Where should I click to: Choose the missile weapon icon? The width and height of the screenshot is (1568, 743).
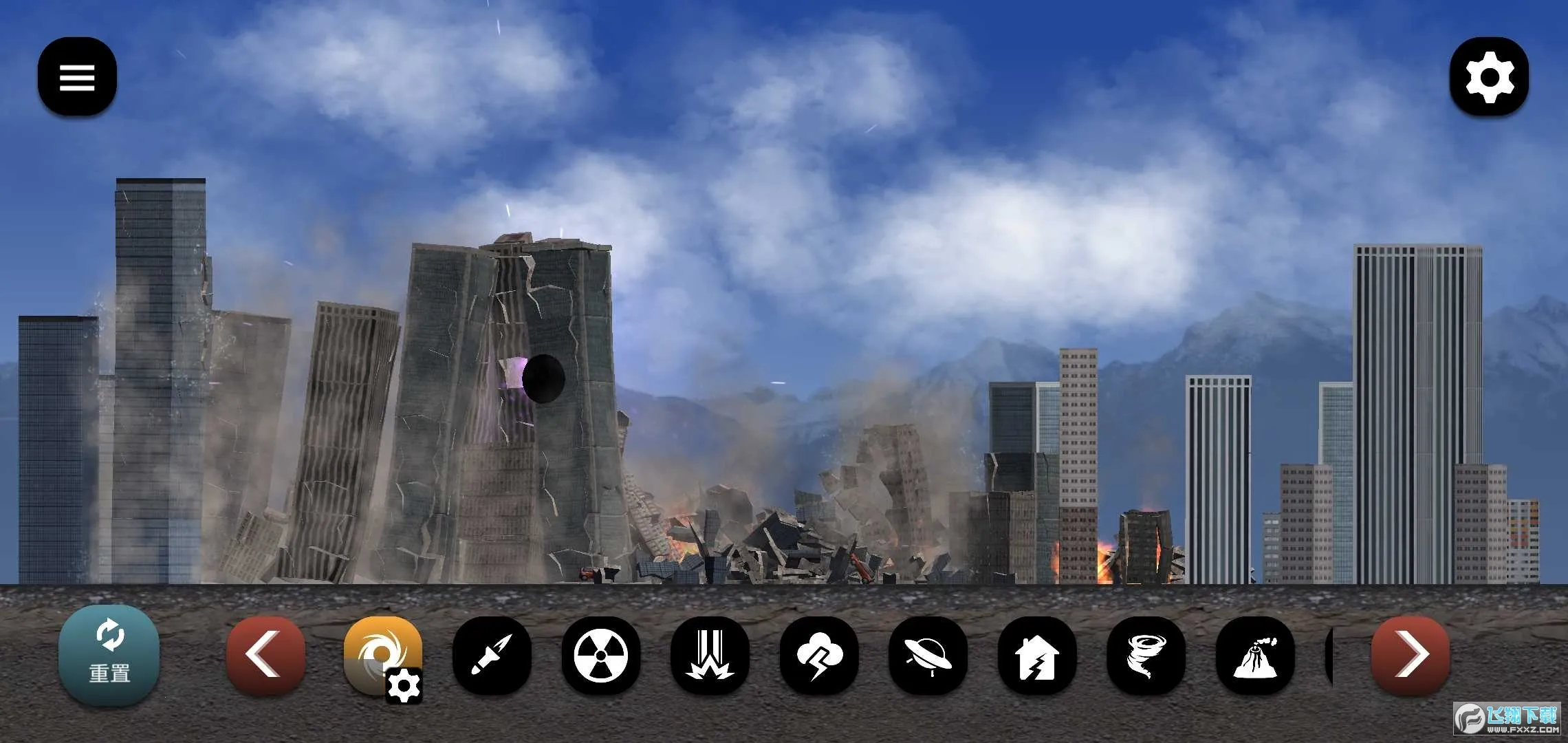click(x=492, y=655)
